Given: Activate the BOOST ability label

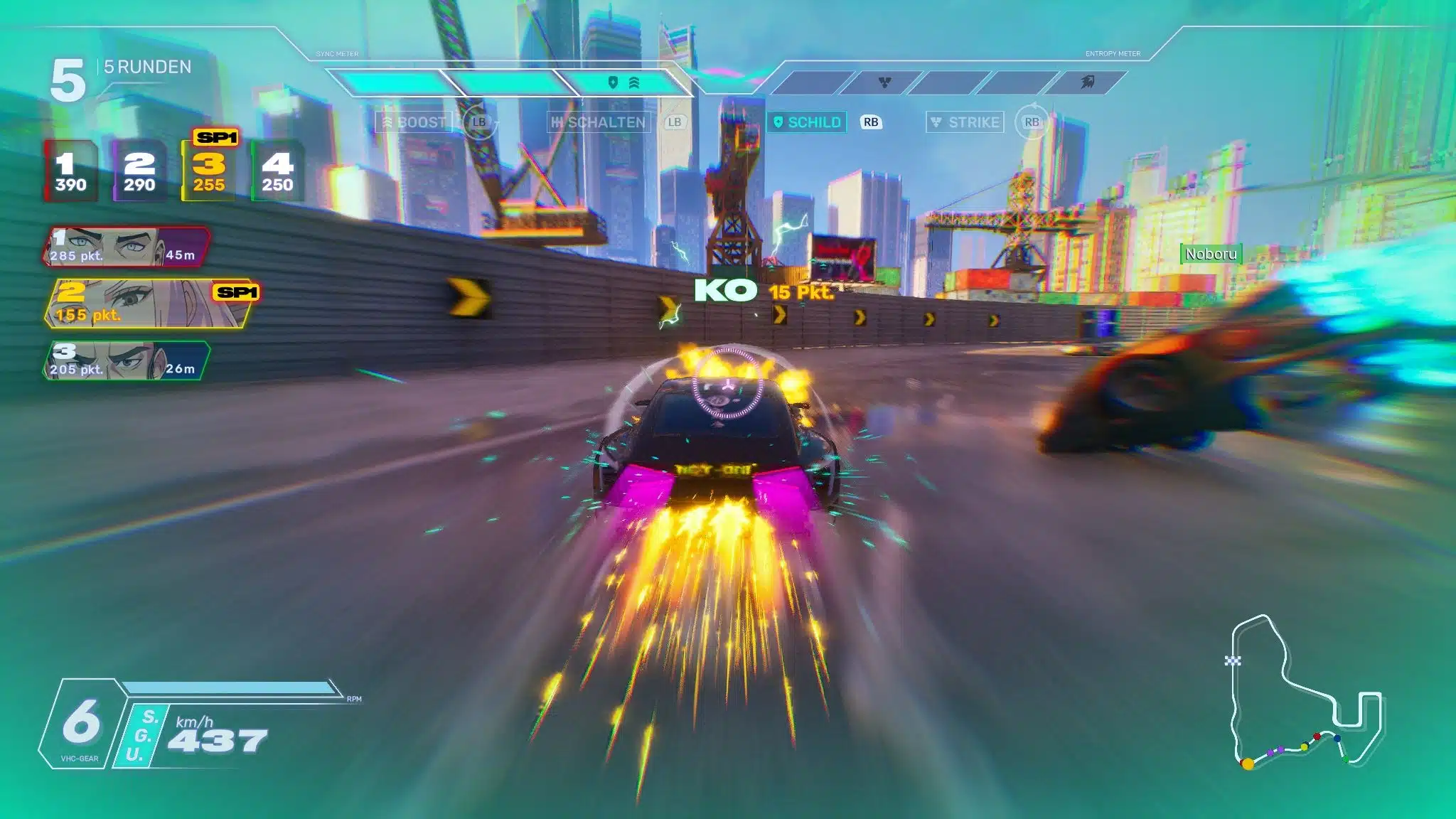Looking at the screenshot, I should (414, 122).
